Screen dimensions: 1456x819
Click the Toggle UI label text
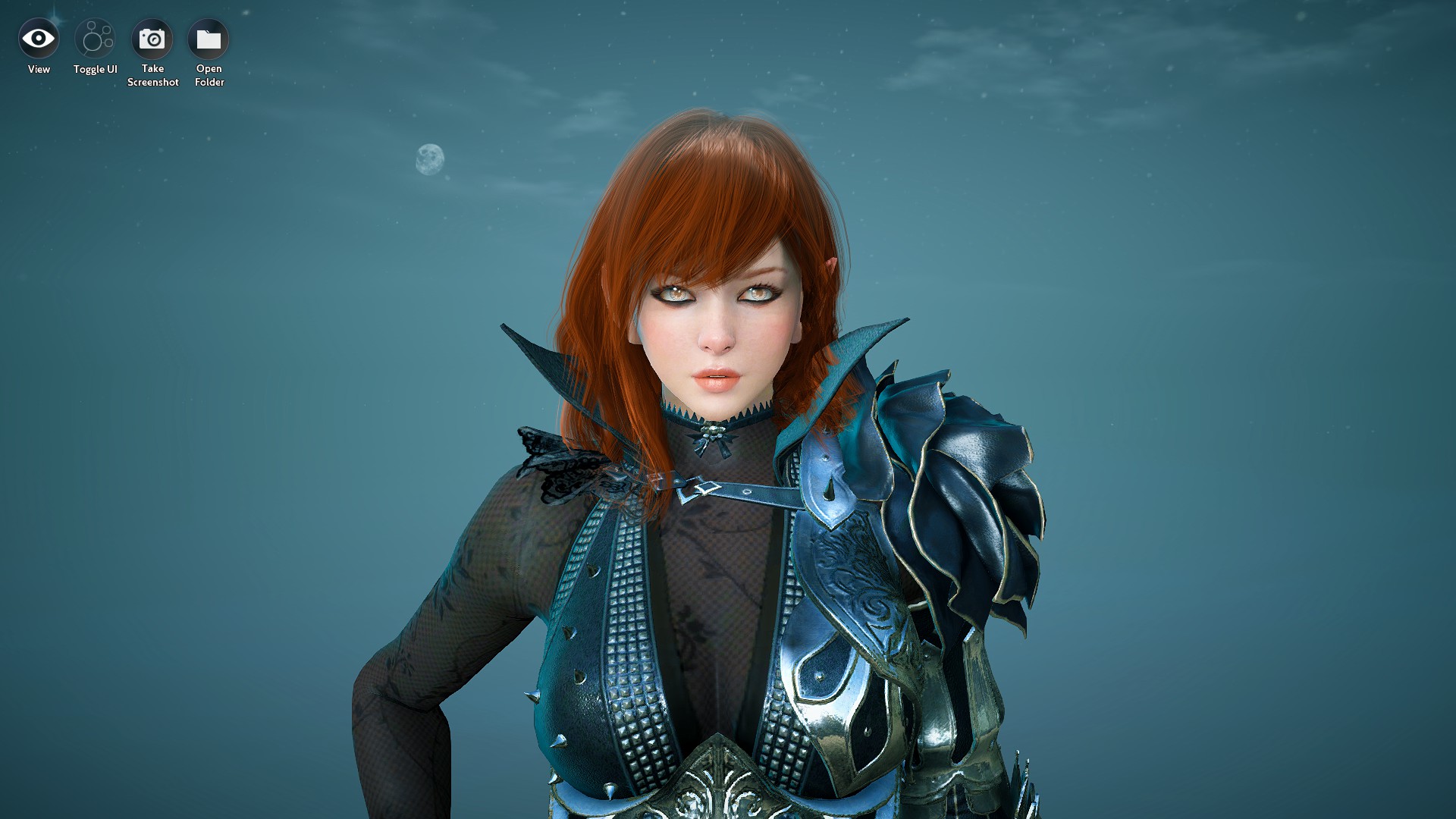point(95,69)
